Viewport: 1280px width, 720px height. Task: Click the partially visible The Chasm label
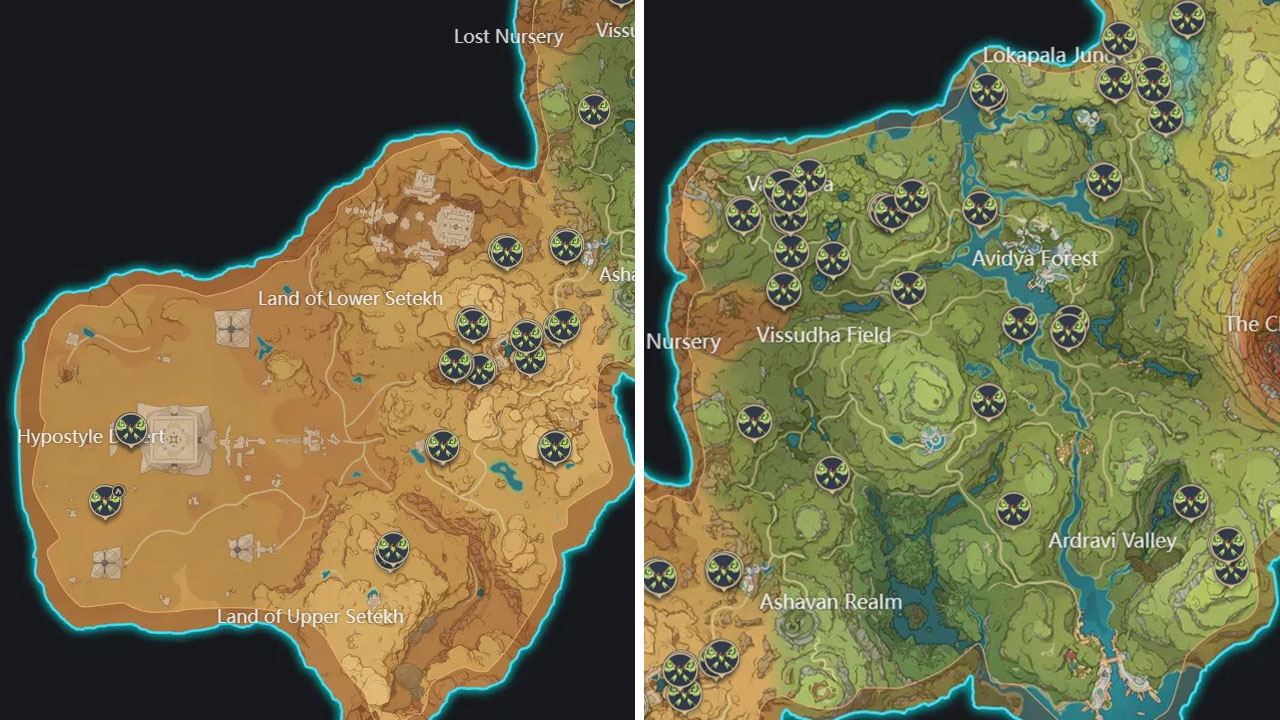(x=1254, y=324)
